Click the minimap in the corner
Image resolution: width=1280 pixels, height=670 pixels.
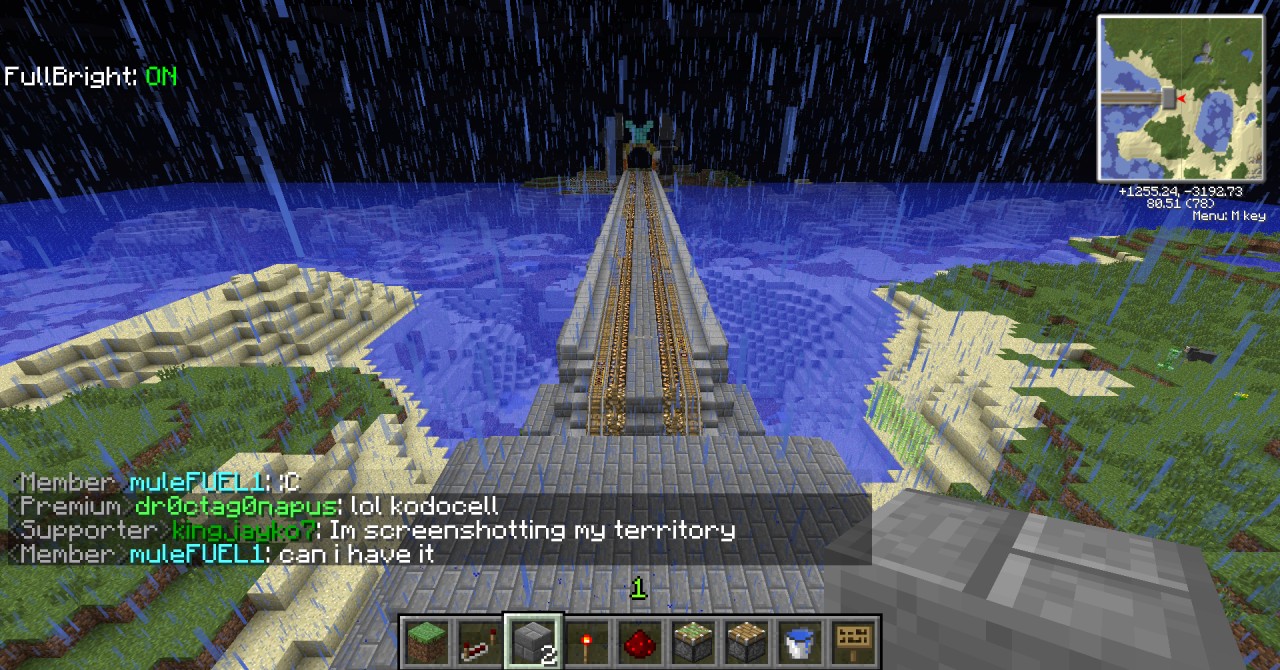[1181, 98]
